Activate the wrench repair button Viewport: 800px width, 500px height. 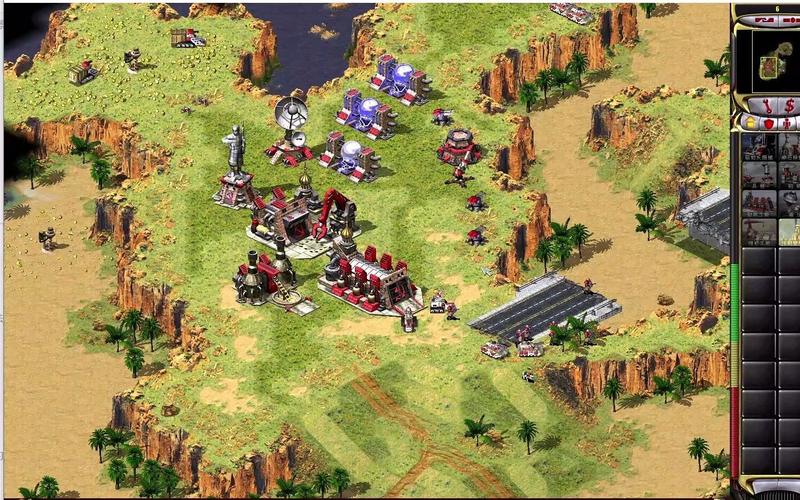click(767, 106)
